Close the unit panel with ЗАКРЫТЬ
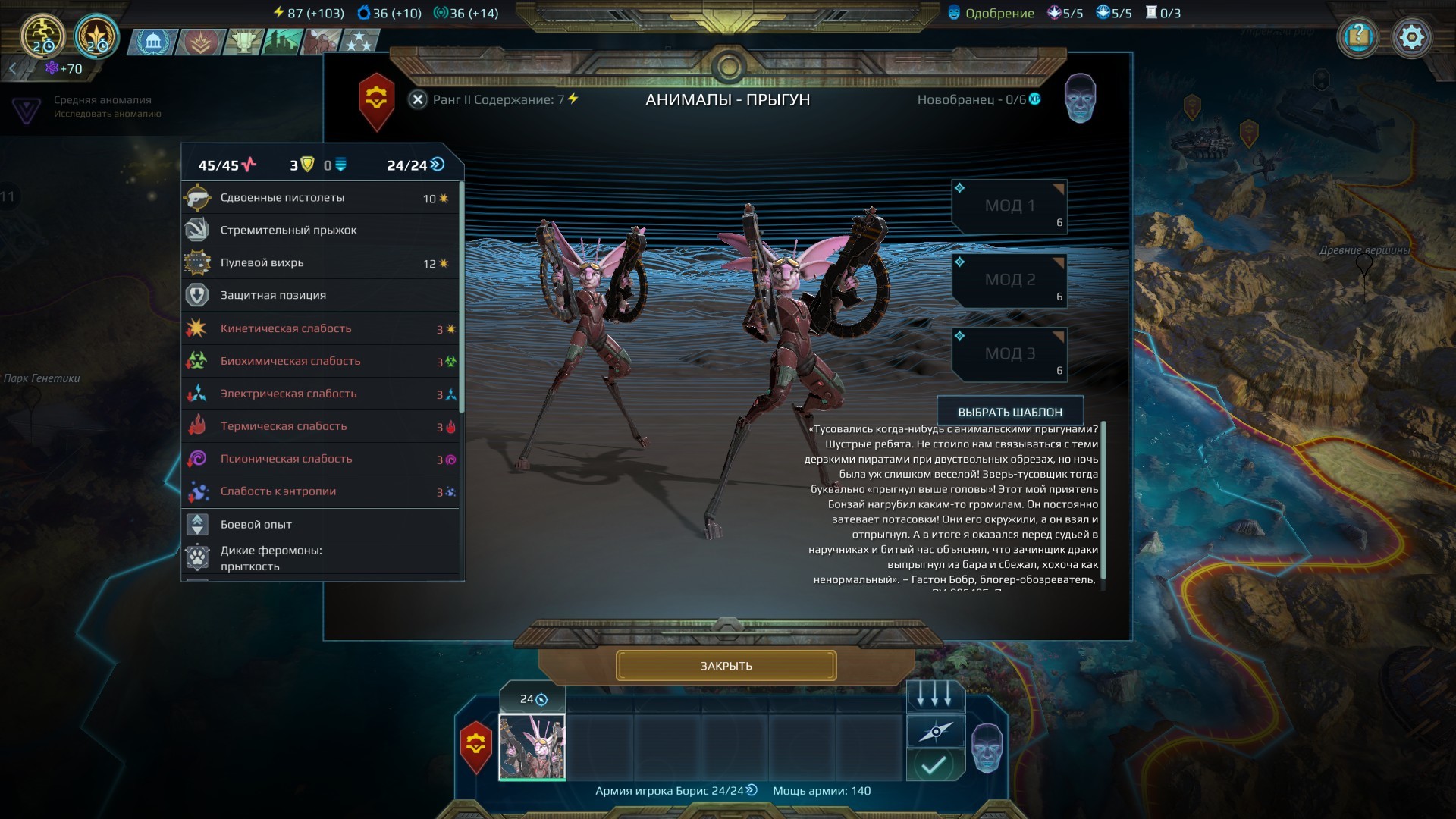 726,666
